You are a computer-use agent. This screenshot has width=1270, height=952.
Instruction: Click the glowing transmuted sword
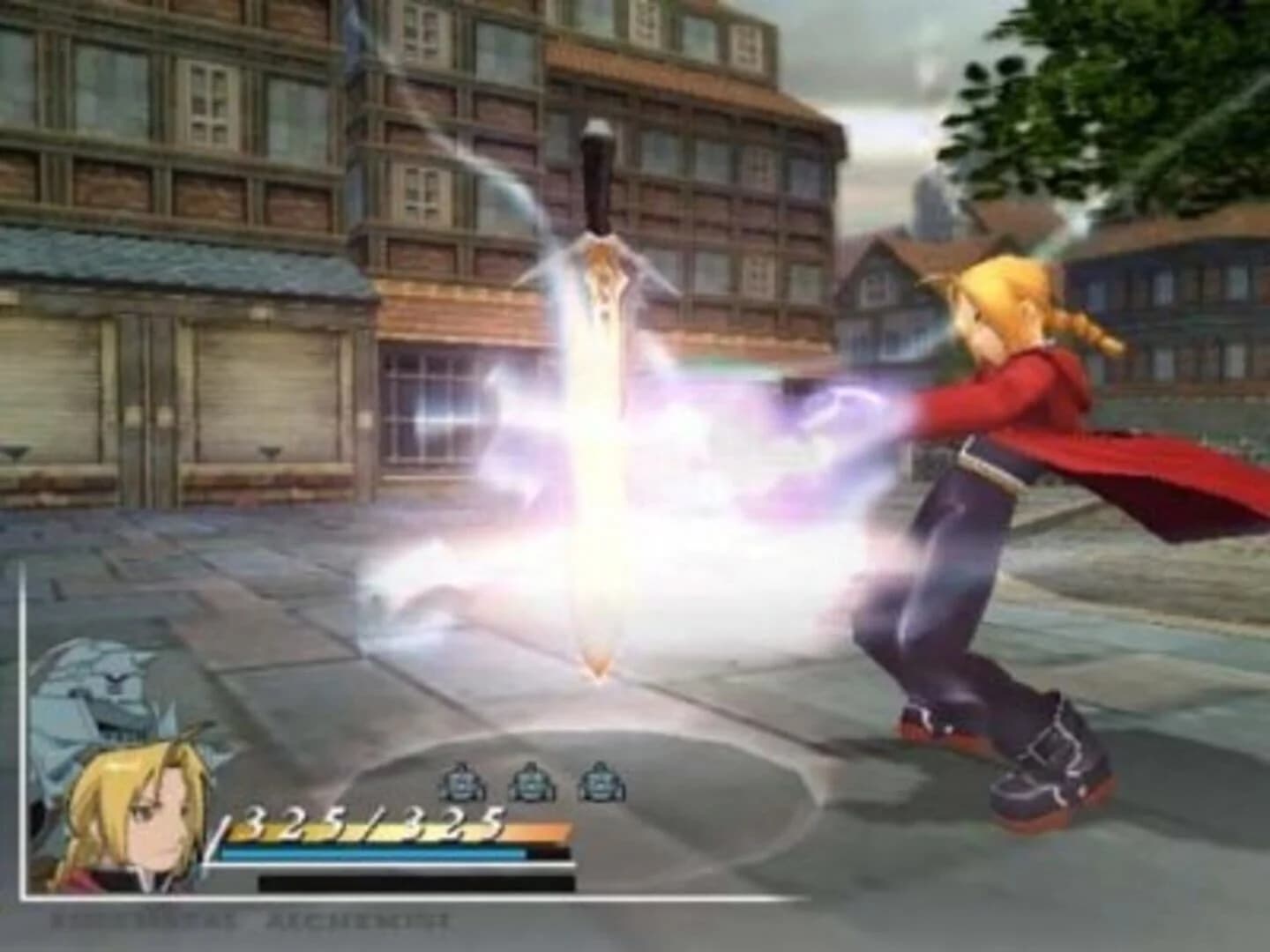pos(600,423)
